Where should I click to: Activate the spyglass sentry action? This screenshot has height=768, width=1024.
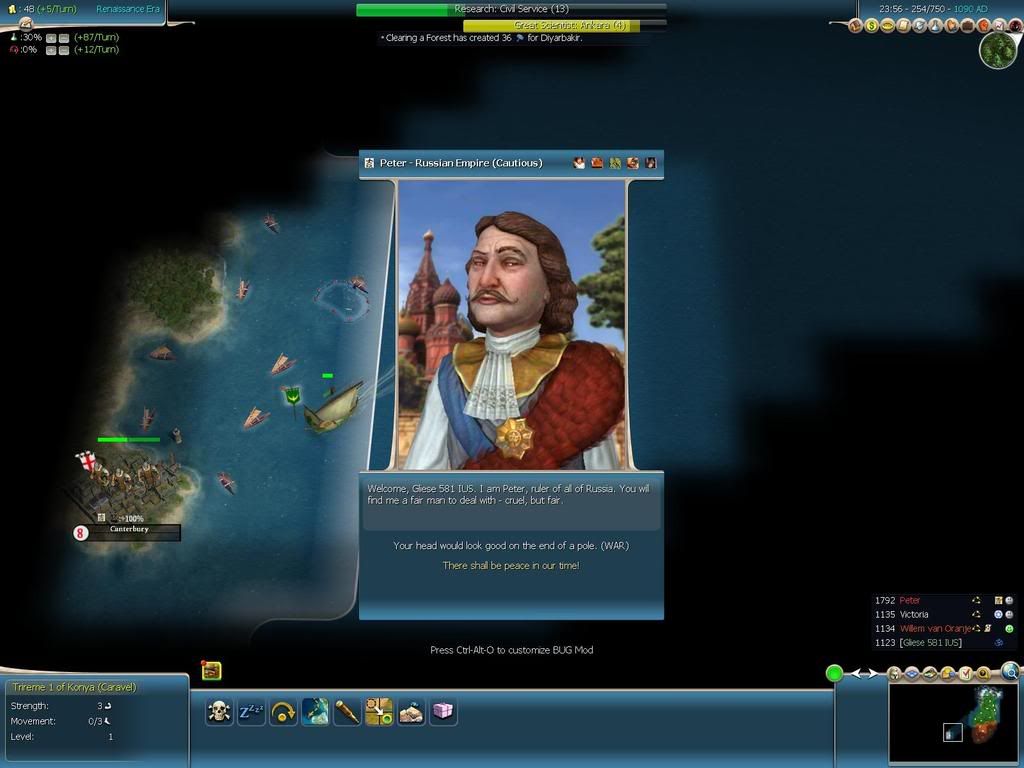[347, 711]
